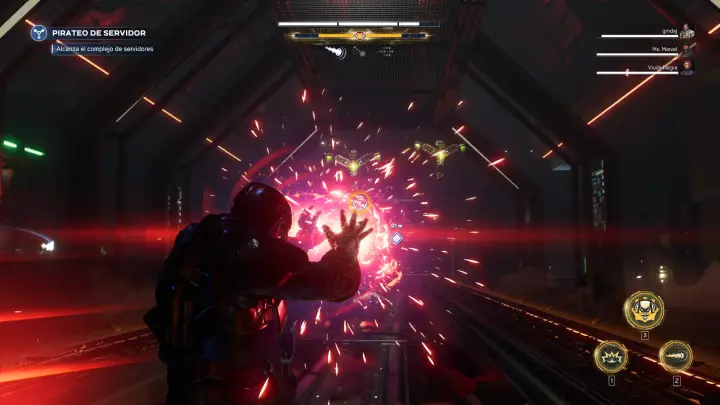Click the Iron Man emblem on the energy bar
720x405 pixels.
359,36
